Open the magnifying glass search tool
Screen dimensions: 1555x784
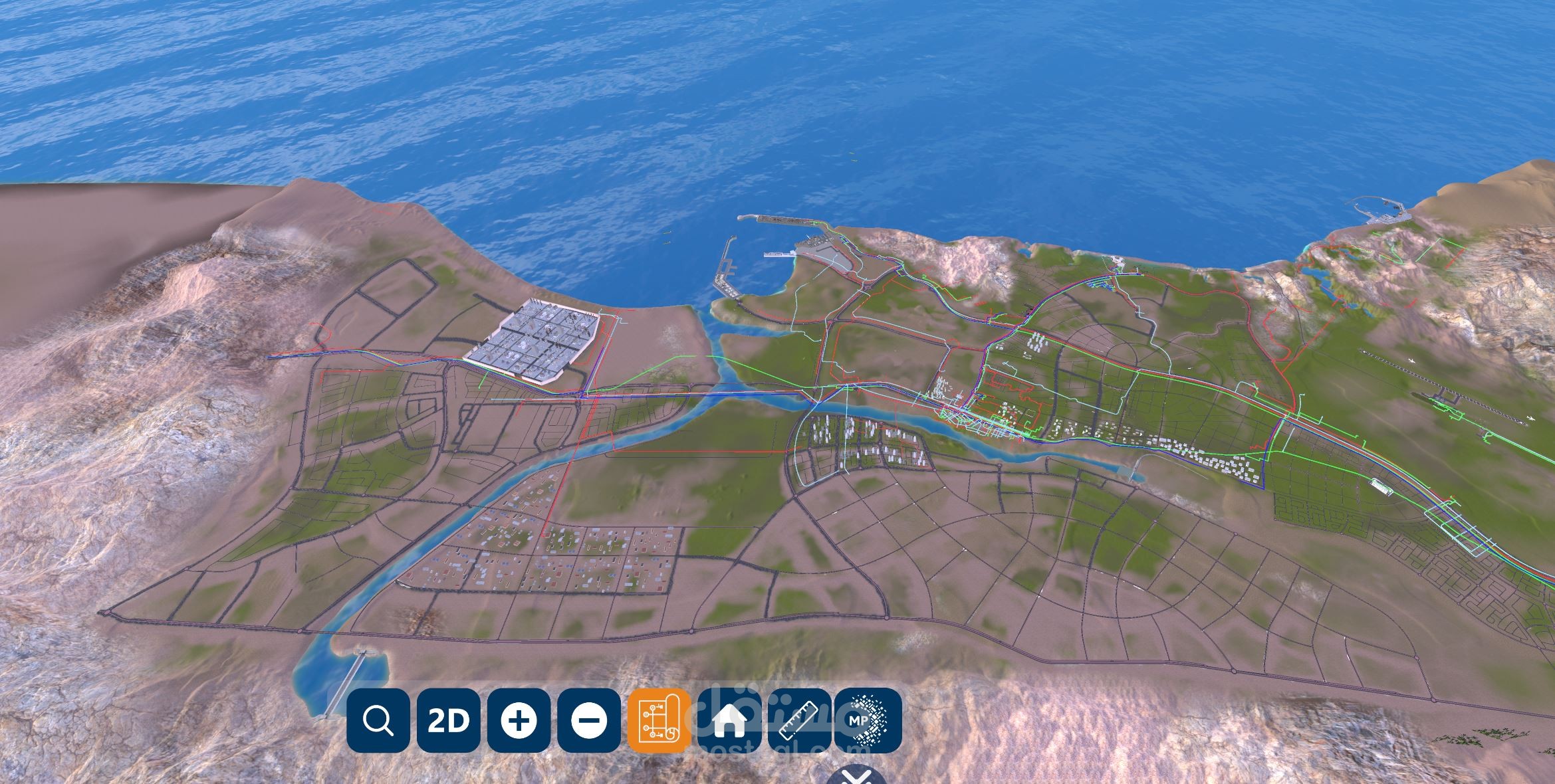pos(378,720)
